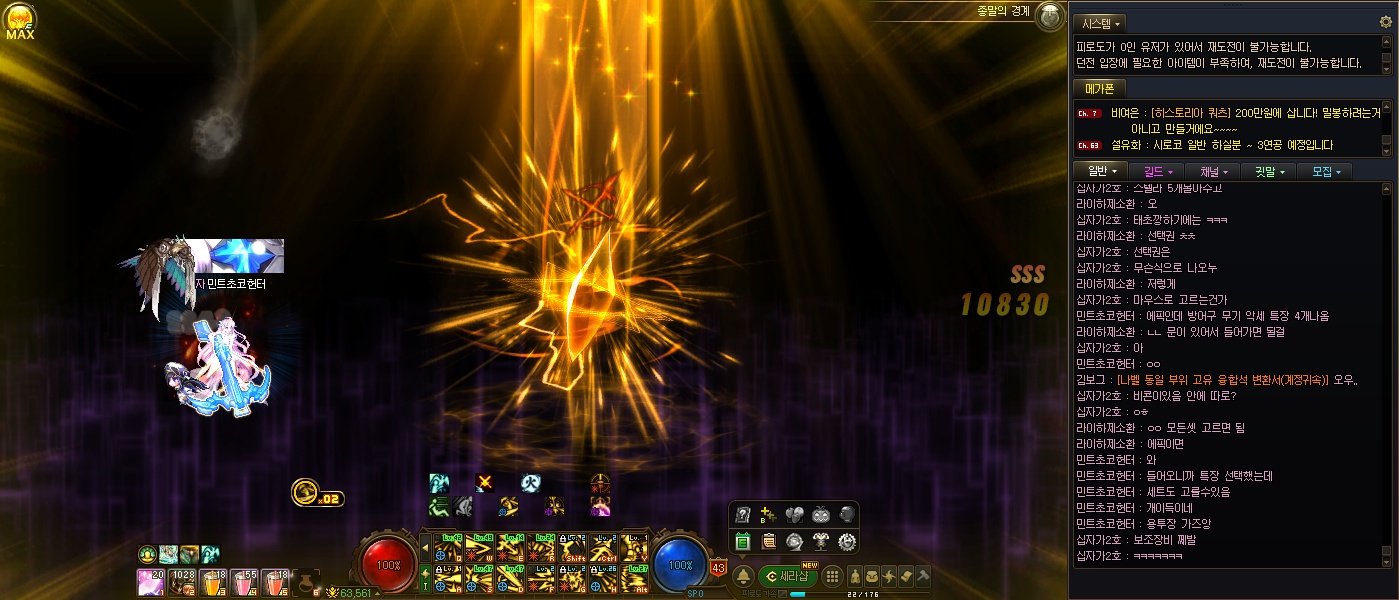
Task: Open the green calendar icon
Action: click(743, 541)
